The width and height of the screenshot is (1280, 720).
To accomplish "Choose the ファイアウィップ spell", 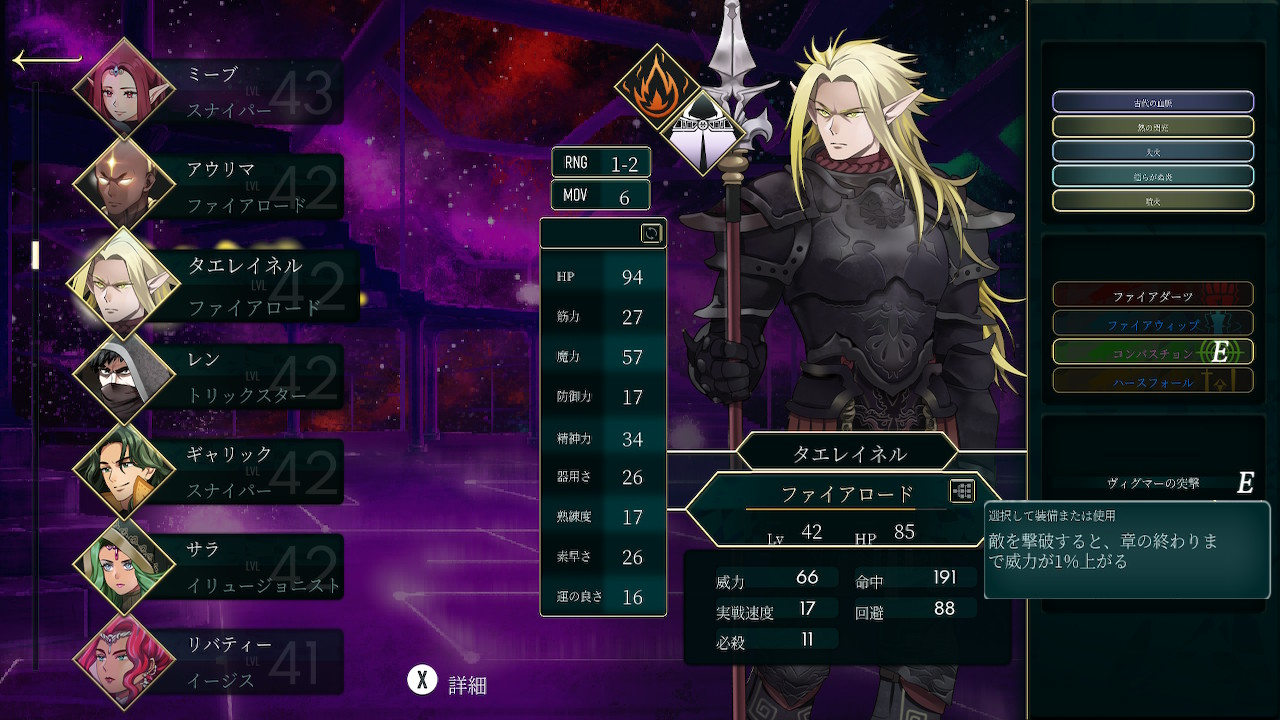I will coord(1152,324).
